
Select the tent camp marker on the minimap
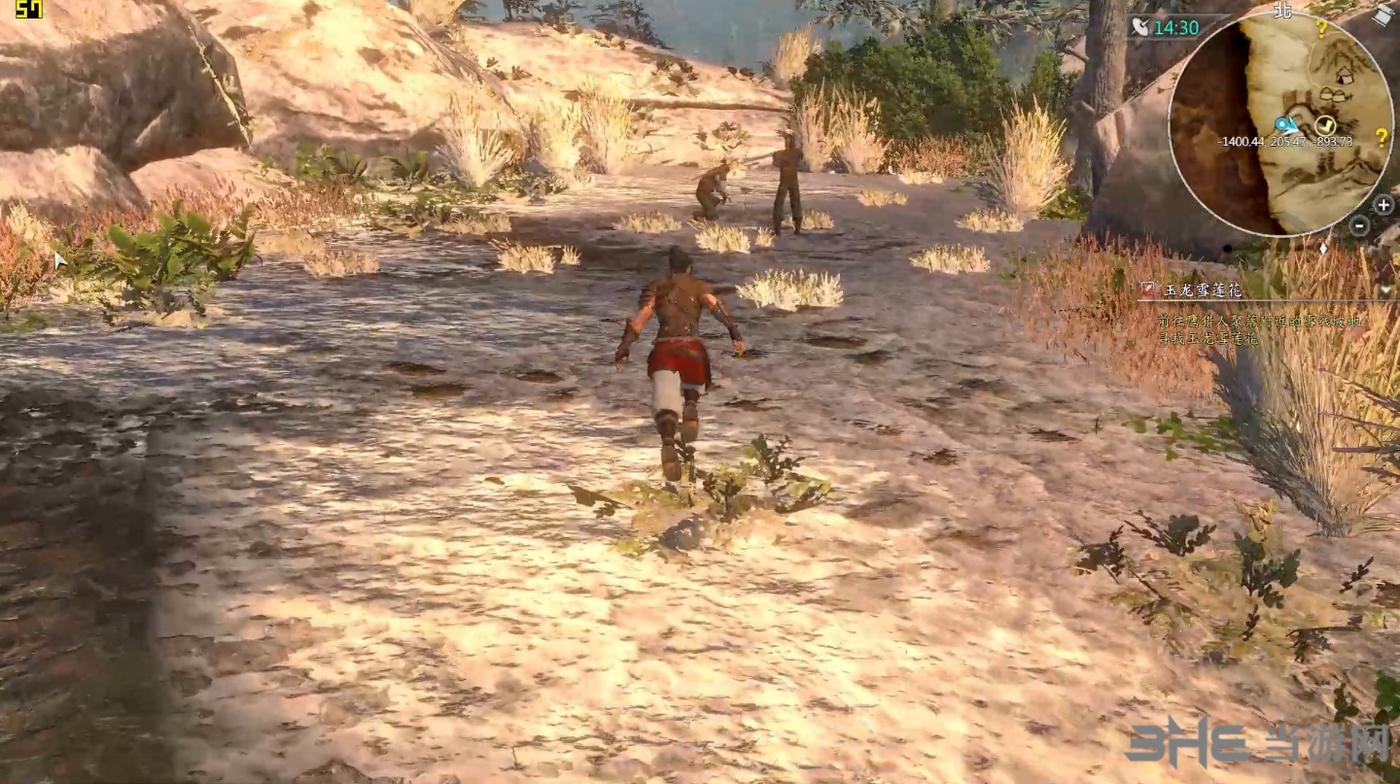point(1344,75)
